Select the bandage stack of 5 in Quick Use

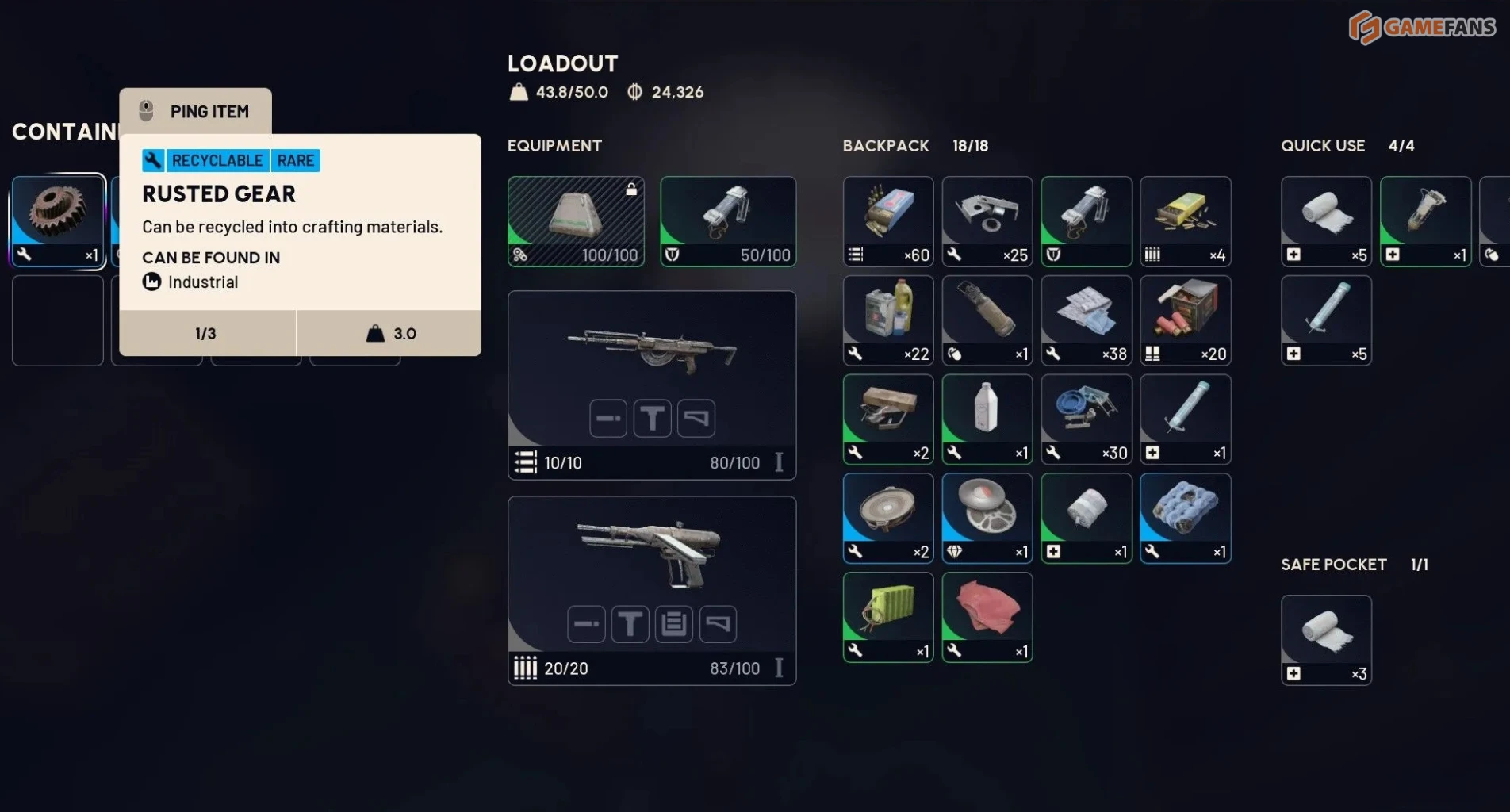point(1326,221)
